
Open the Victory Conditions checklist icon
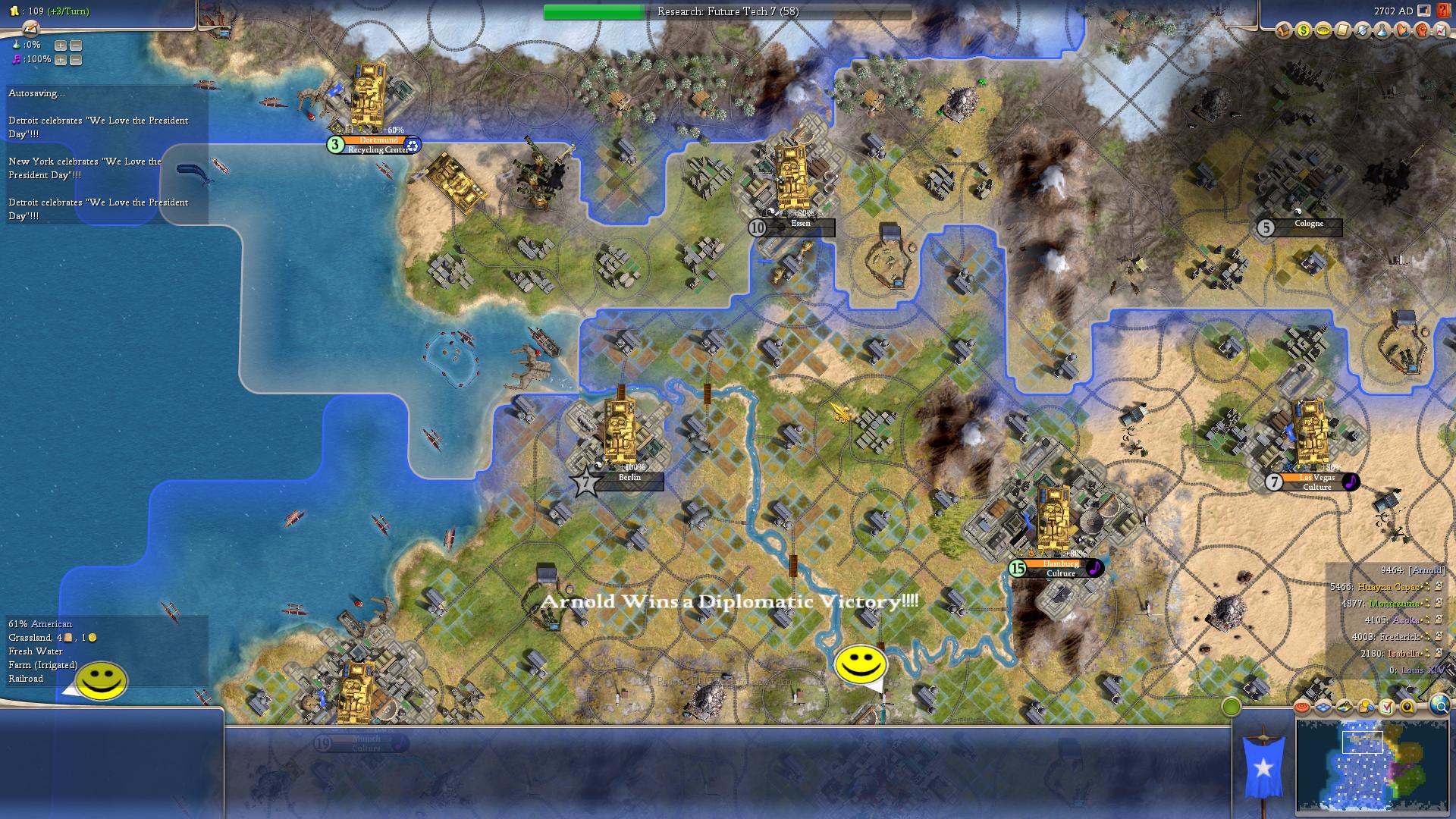[1386, 707]
